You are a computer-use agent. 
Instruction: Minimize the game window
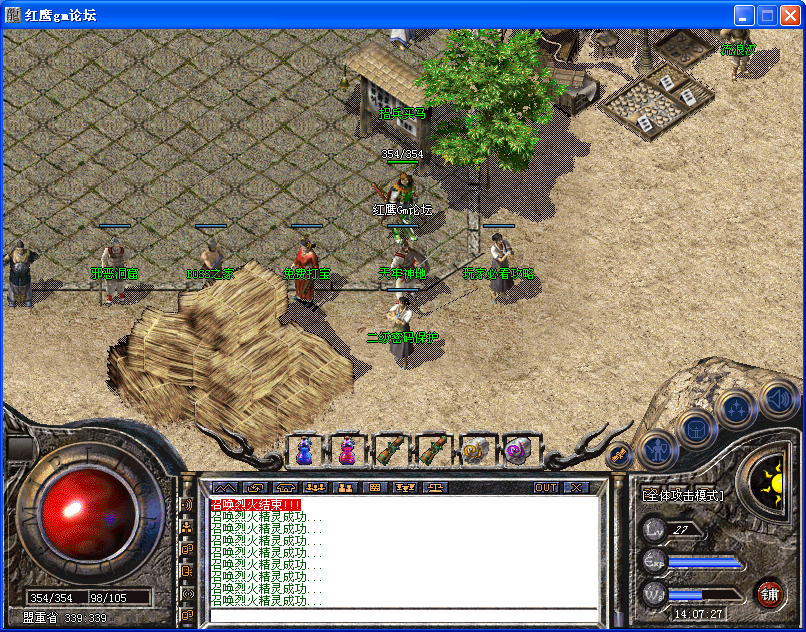point(744,15)
